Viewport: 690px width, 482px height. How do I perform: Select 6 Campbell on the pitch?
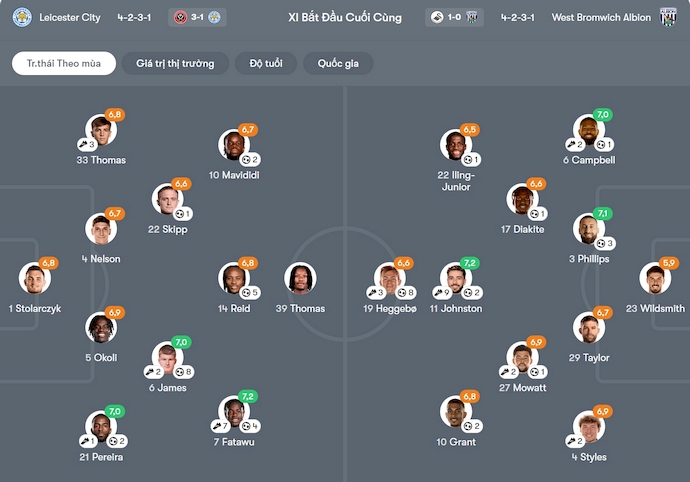point(589,131)
